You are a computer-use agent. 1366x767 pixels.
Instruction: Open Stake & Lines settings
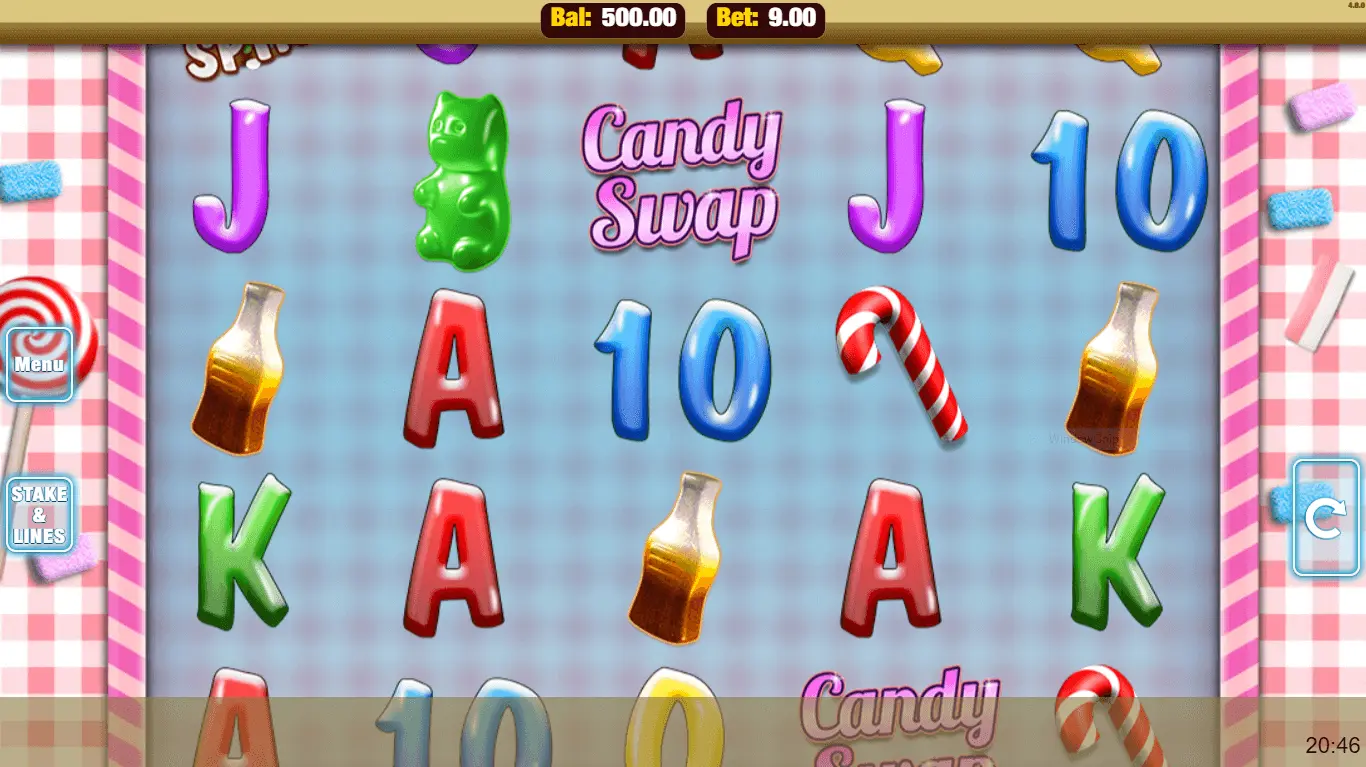tap(40, 515)
